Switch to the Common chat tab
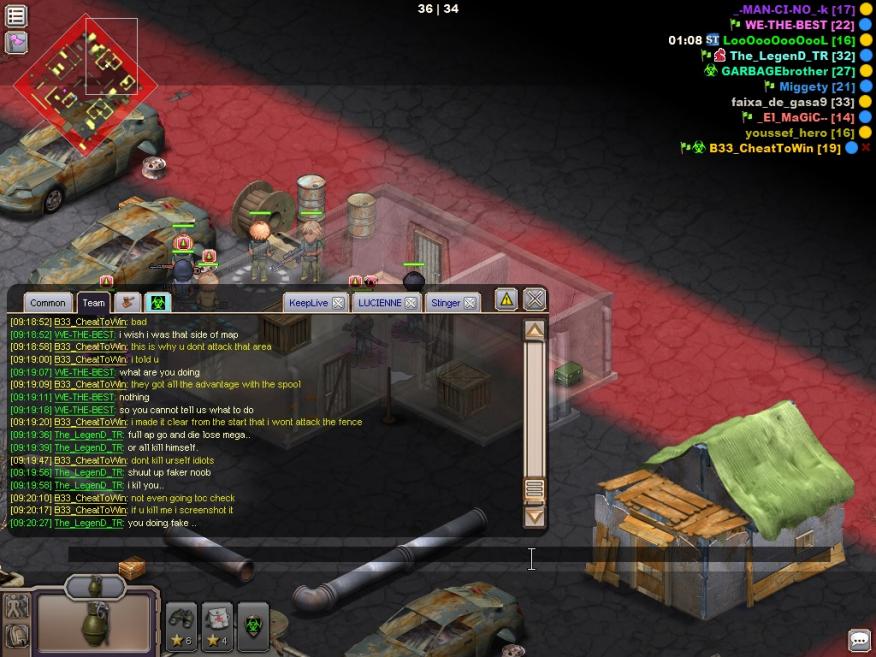Screen dimensions: 876x657 tap(47, 303)
